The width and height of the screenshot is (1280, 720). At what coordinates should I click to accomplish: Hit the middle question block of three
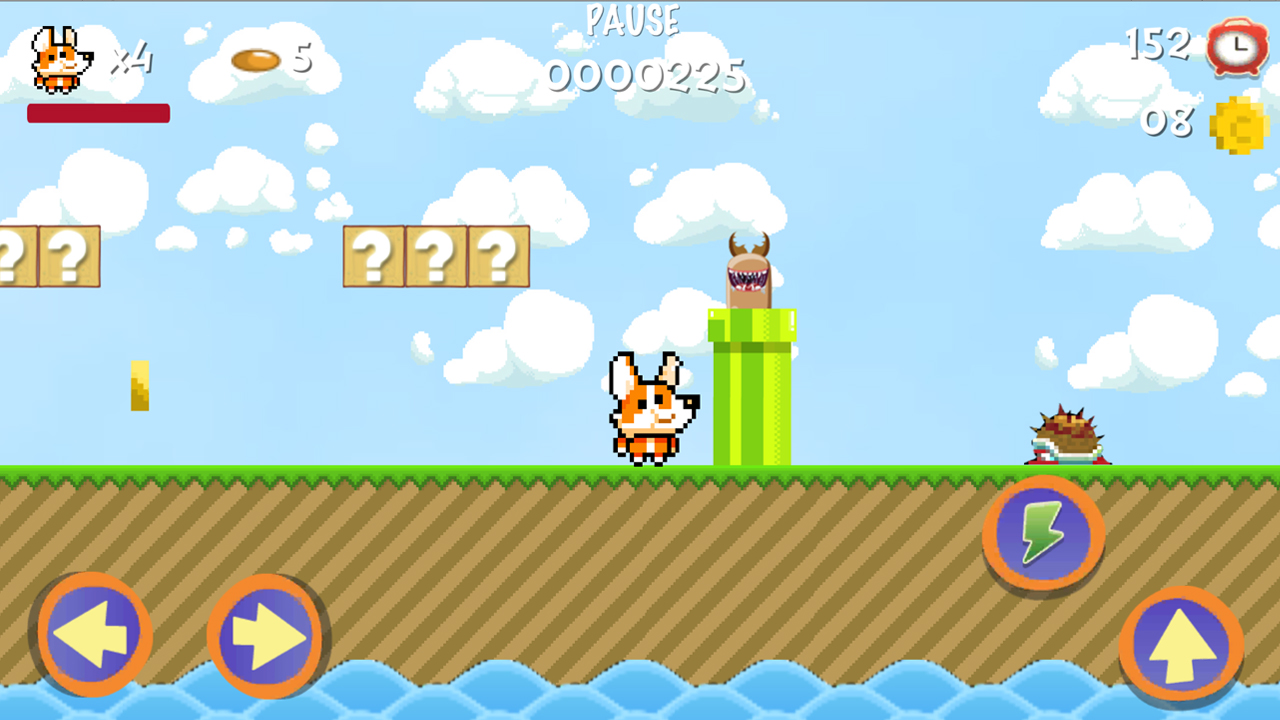437,255
